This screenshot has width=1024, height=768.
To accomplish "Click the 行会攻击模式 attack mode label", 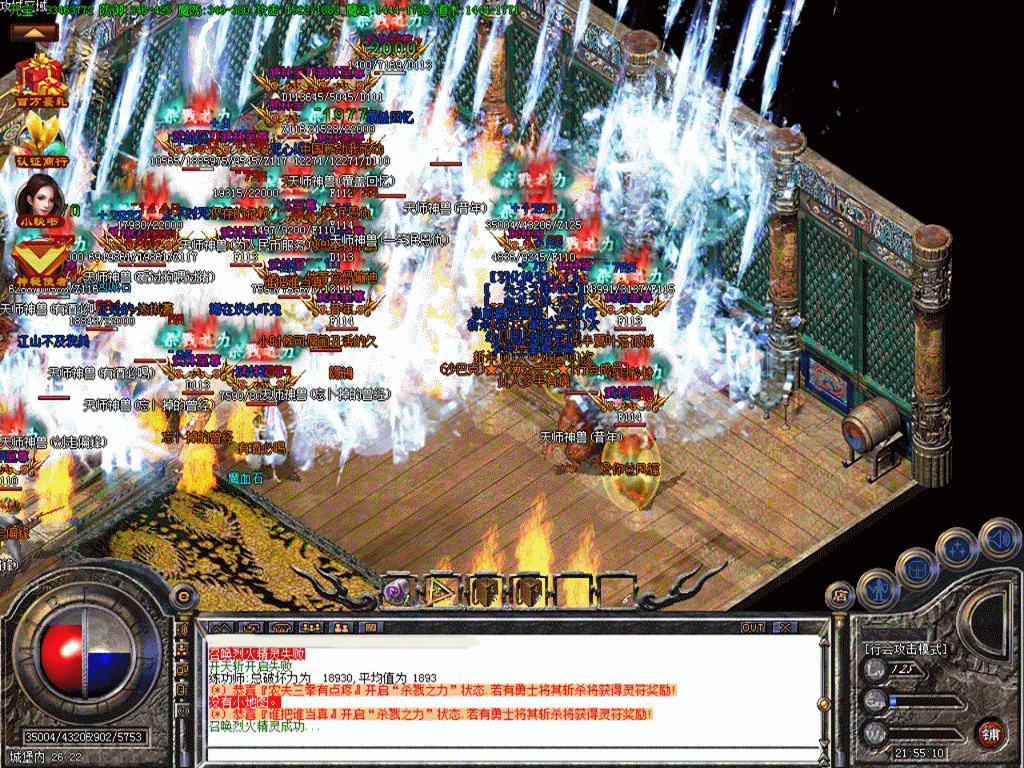I will [x=906, y=648].
